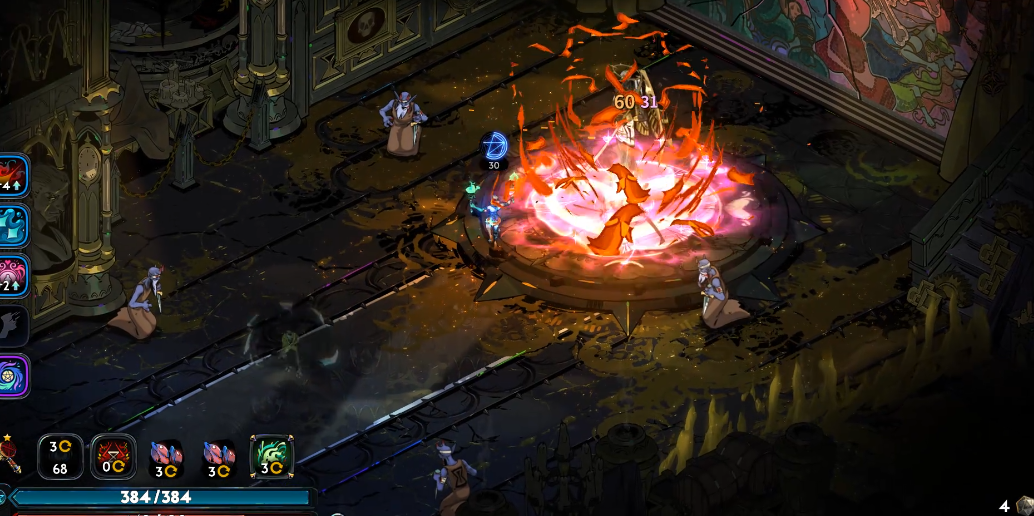
Task: Click the teal water splash boon icon
Action: coord(12,226)
